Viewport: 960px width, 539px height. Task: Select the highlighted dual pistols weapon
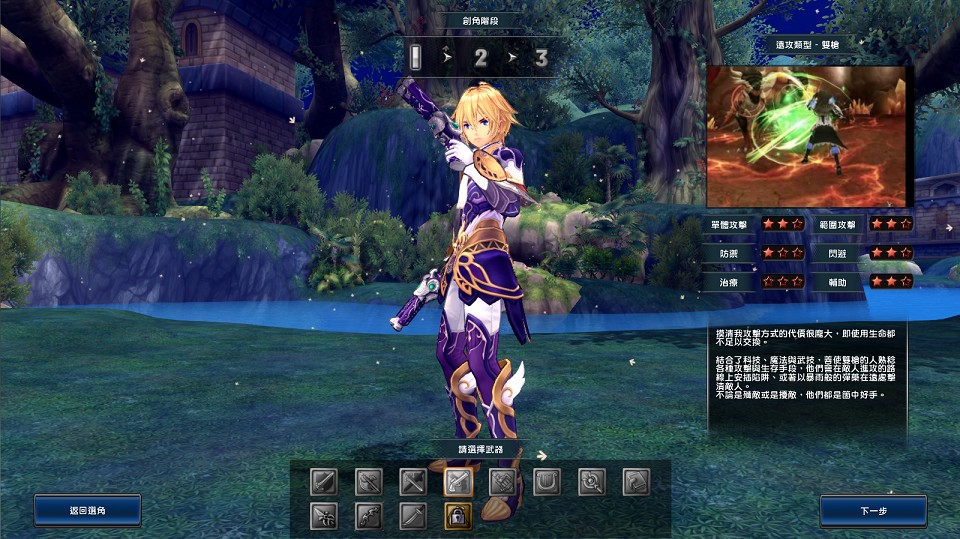459,482
